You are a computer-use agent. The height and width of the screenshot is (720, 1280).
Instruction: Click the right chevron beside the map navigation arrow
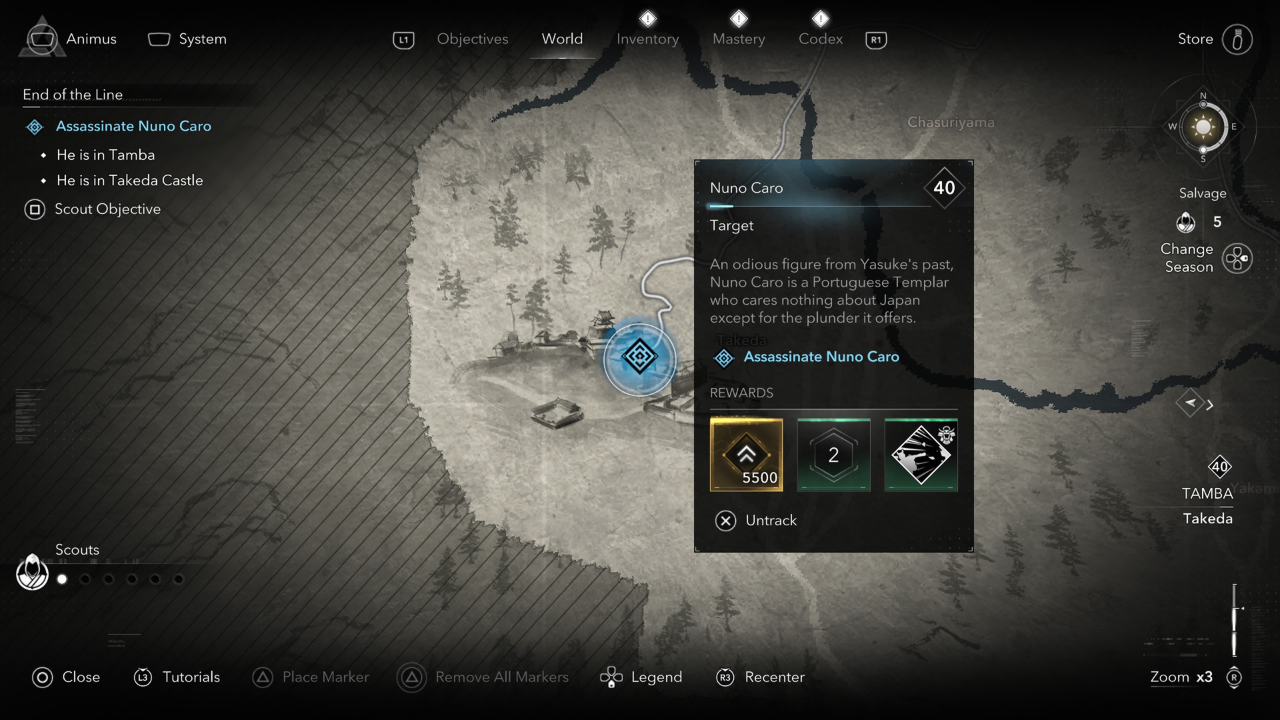[x=1209, y=404]
